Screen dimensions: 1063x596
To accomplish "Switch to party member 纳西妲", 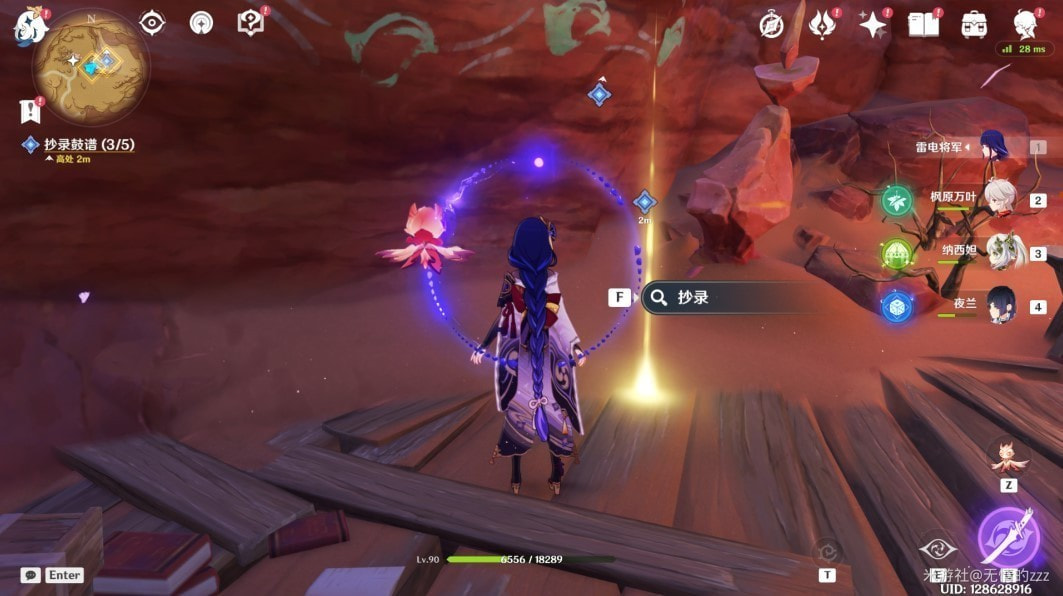I will click(1000, 252).
